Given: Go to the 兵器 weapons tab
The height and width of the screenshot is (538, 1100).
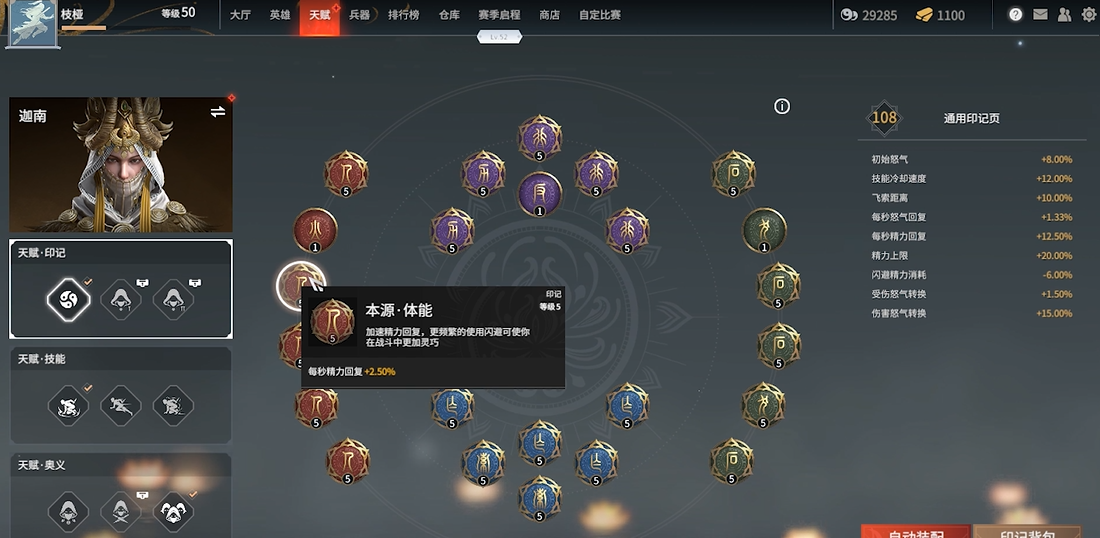Looking at the screenshot, I should pyautogui.click(x=360, y=15).
